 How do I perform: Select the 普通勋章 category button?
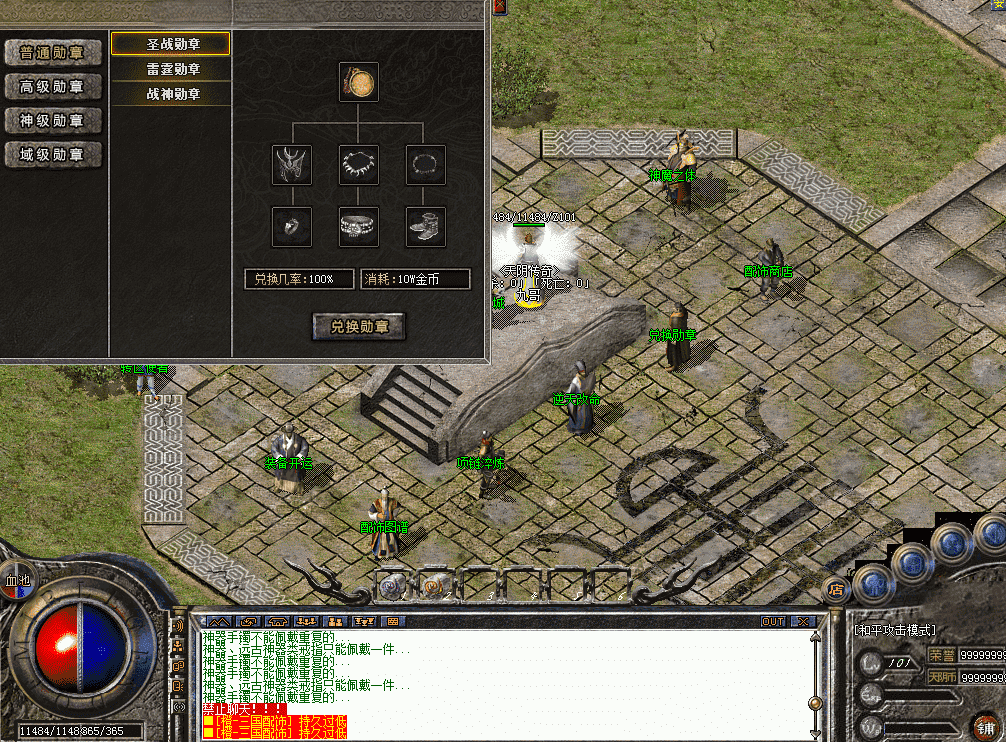53,53
